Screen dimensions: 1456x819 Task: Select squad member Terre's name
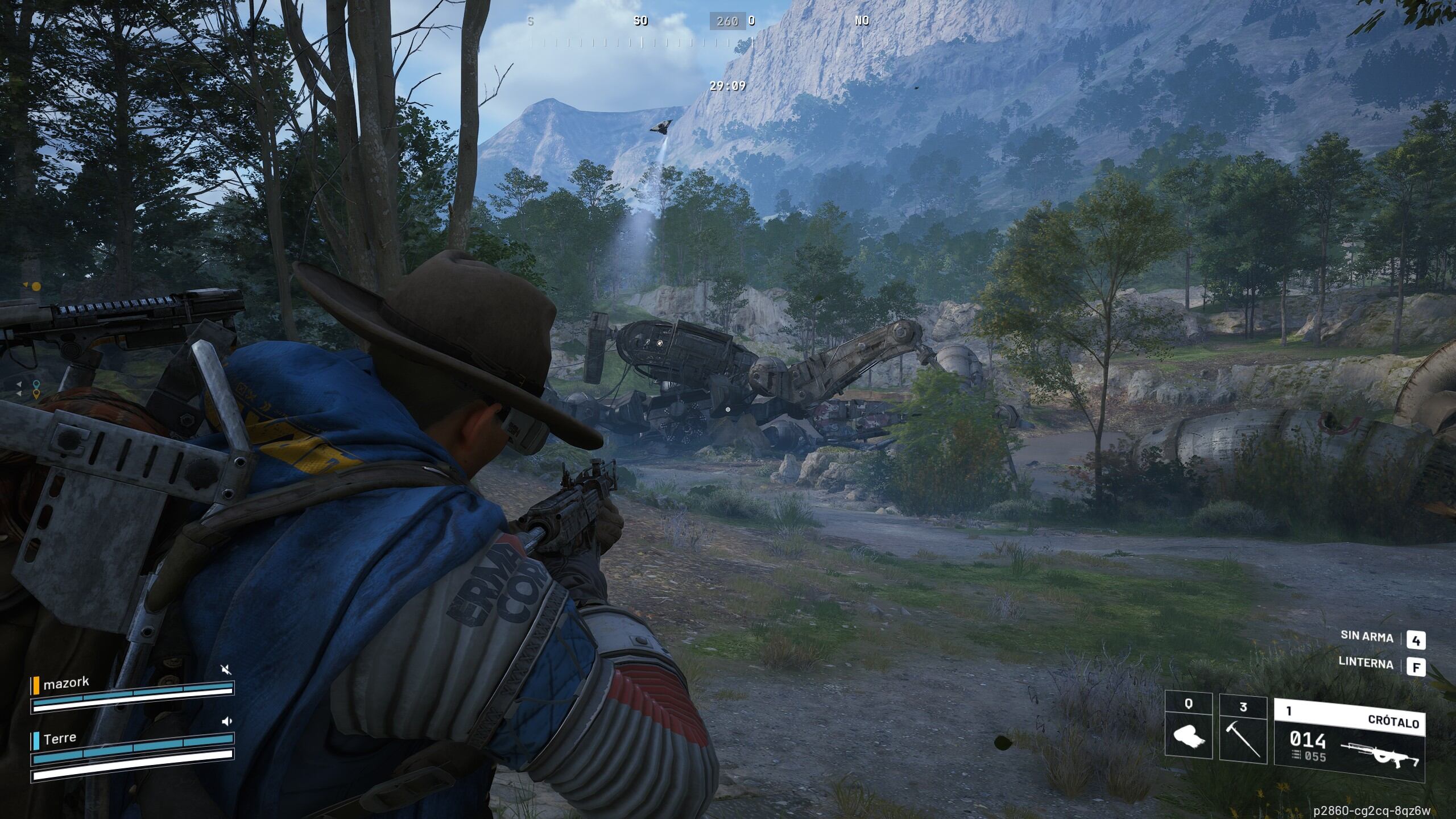click(60, 738)
